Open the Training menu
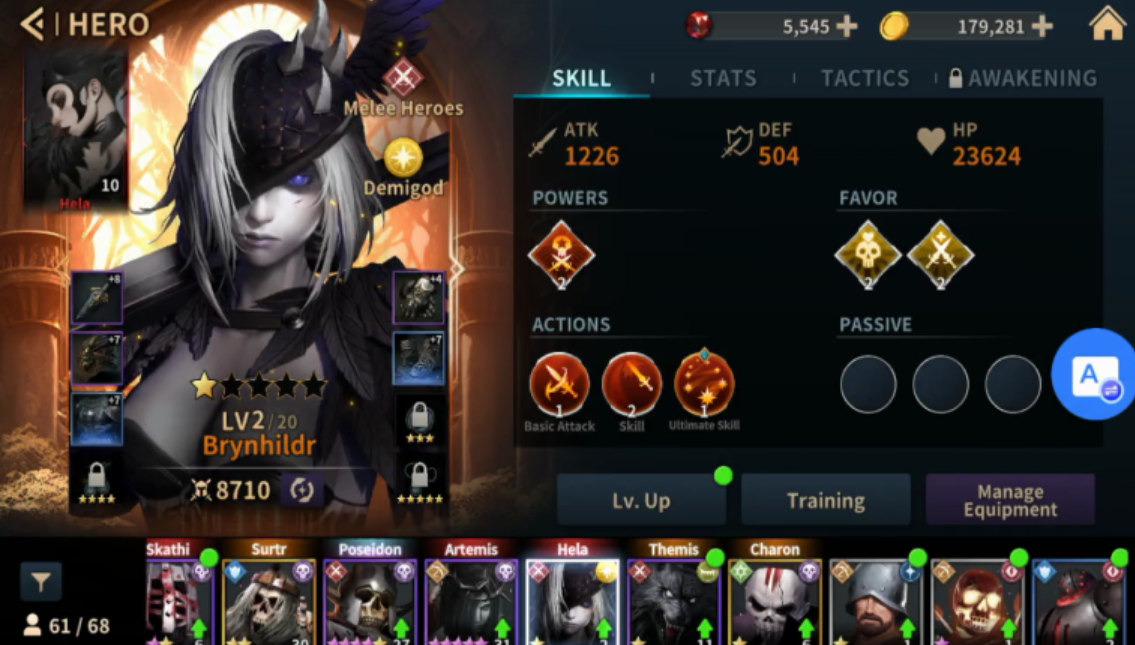Image resolution: width=1135 pixels, height=645 pixels. pos(825,501)
